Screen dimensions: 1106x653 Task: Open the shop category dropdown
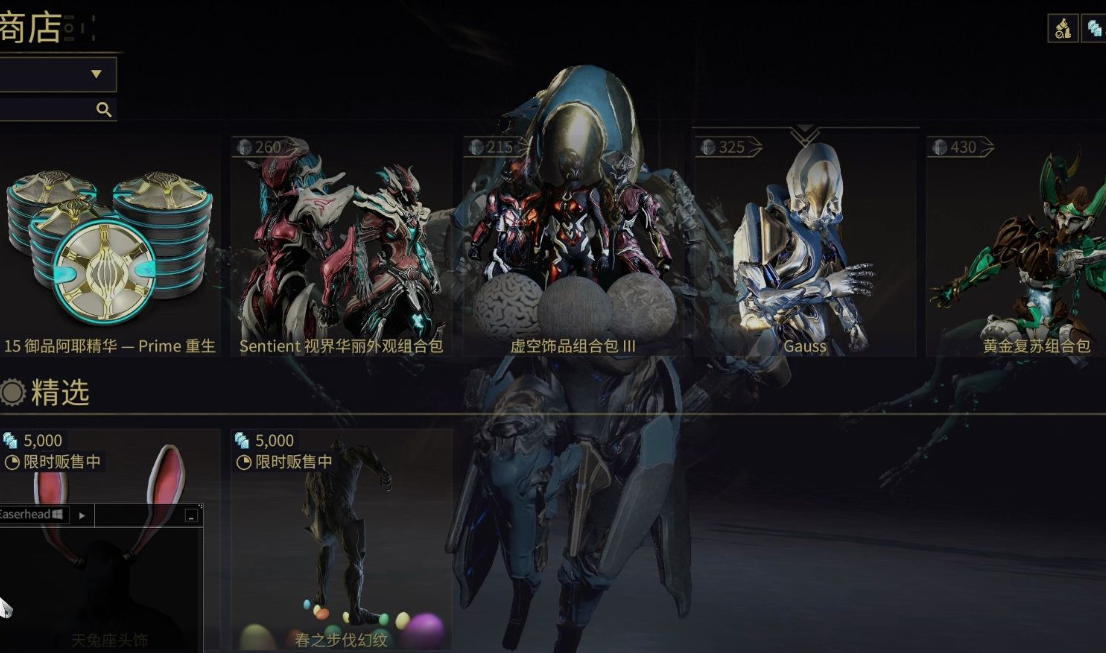58,74
